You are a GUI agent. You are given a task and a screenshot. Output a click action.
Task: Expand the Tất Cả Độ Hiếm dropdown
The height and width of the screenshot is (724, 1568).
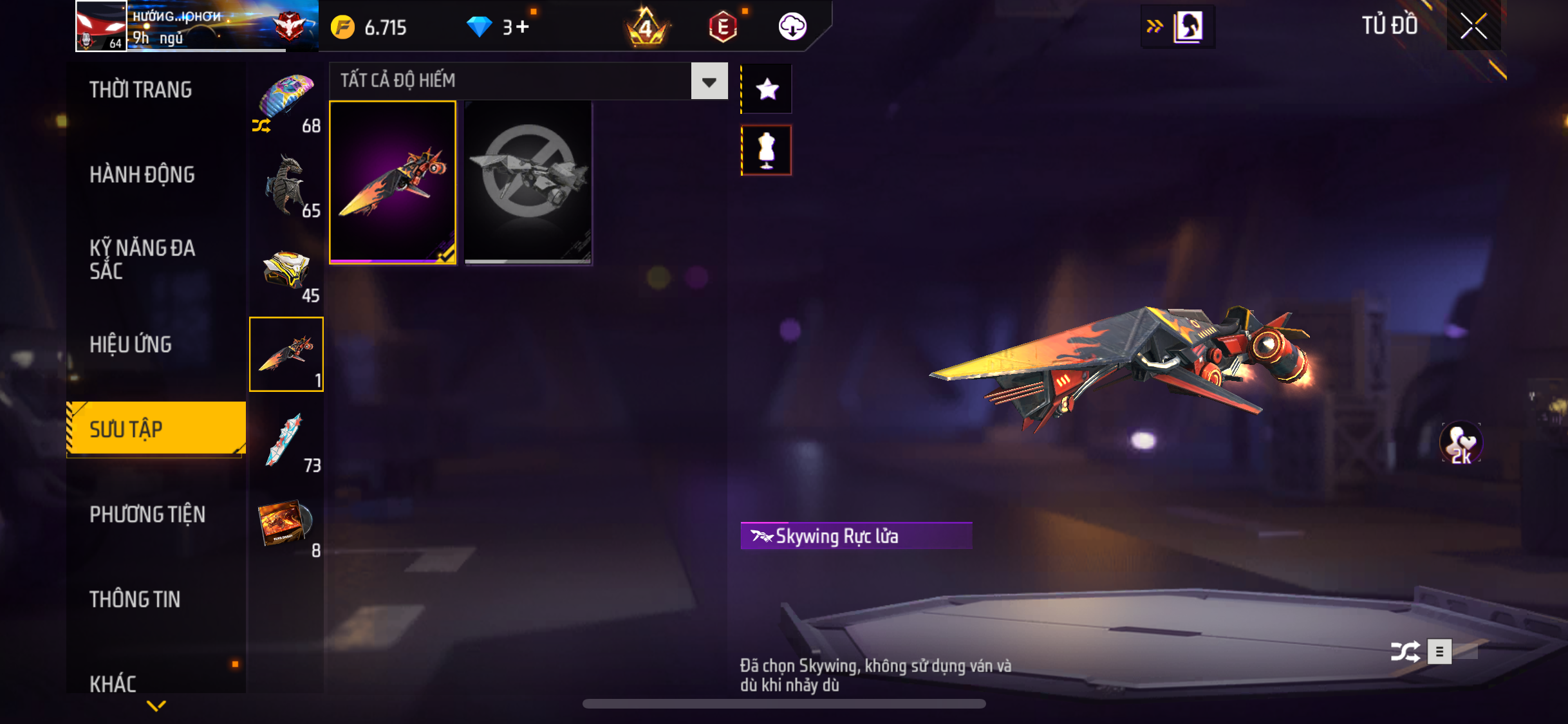(709, 81)
